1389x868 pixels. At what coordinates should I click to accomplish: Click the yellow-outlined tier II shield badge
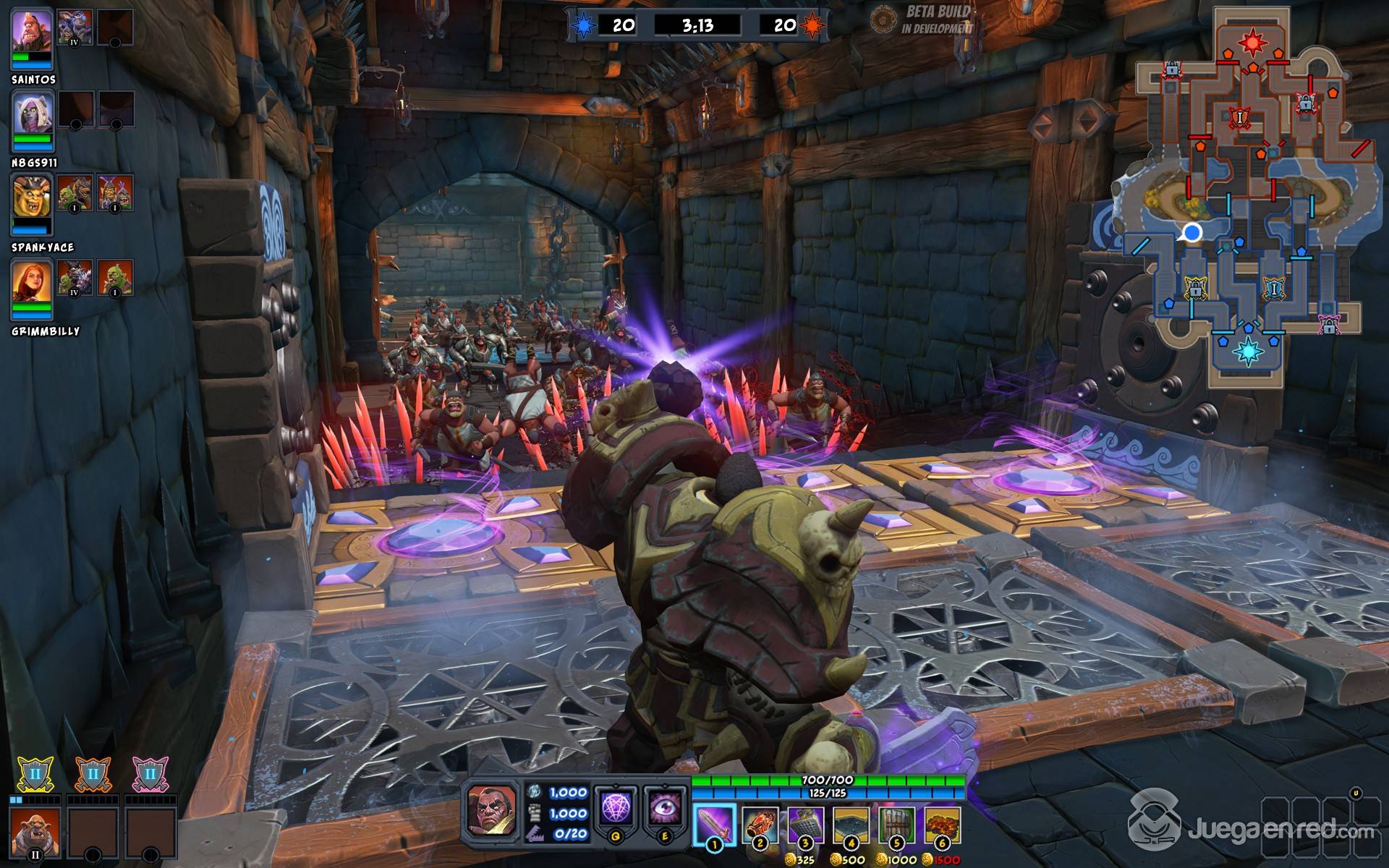pos(35,774)
